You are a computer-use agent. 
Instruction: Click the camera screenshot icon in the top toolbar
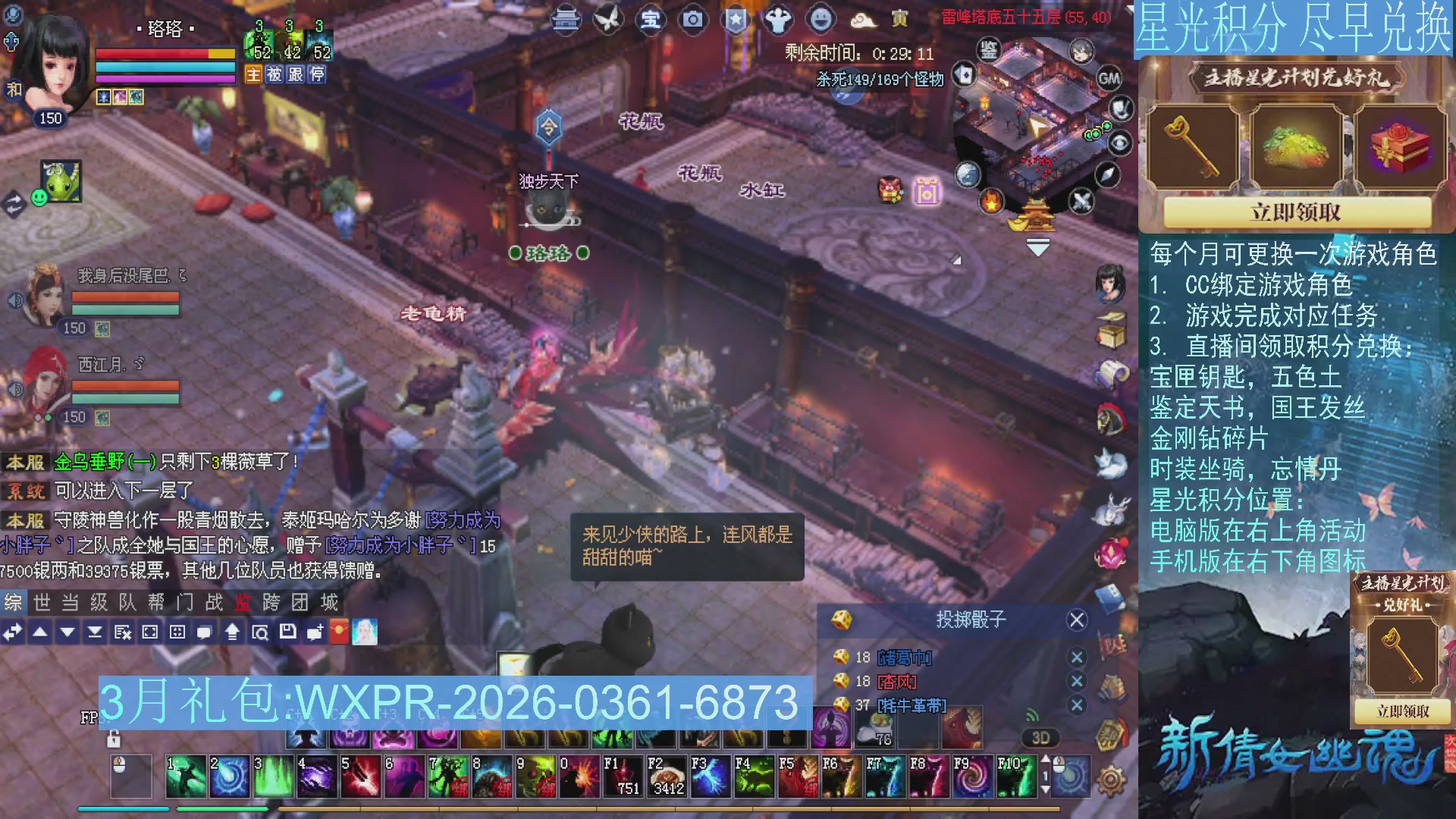(x=691, y=20)
